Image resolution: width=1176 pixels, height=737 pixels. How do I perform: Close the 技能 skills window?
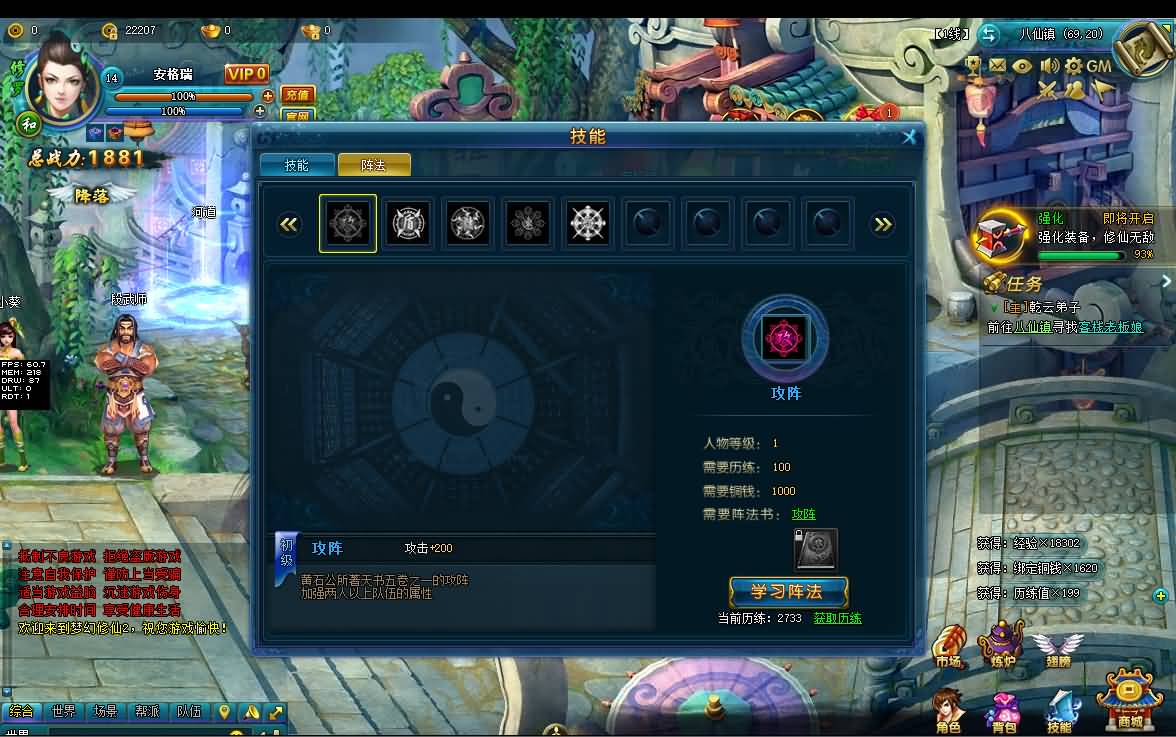tap(909, 137)
